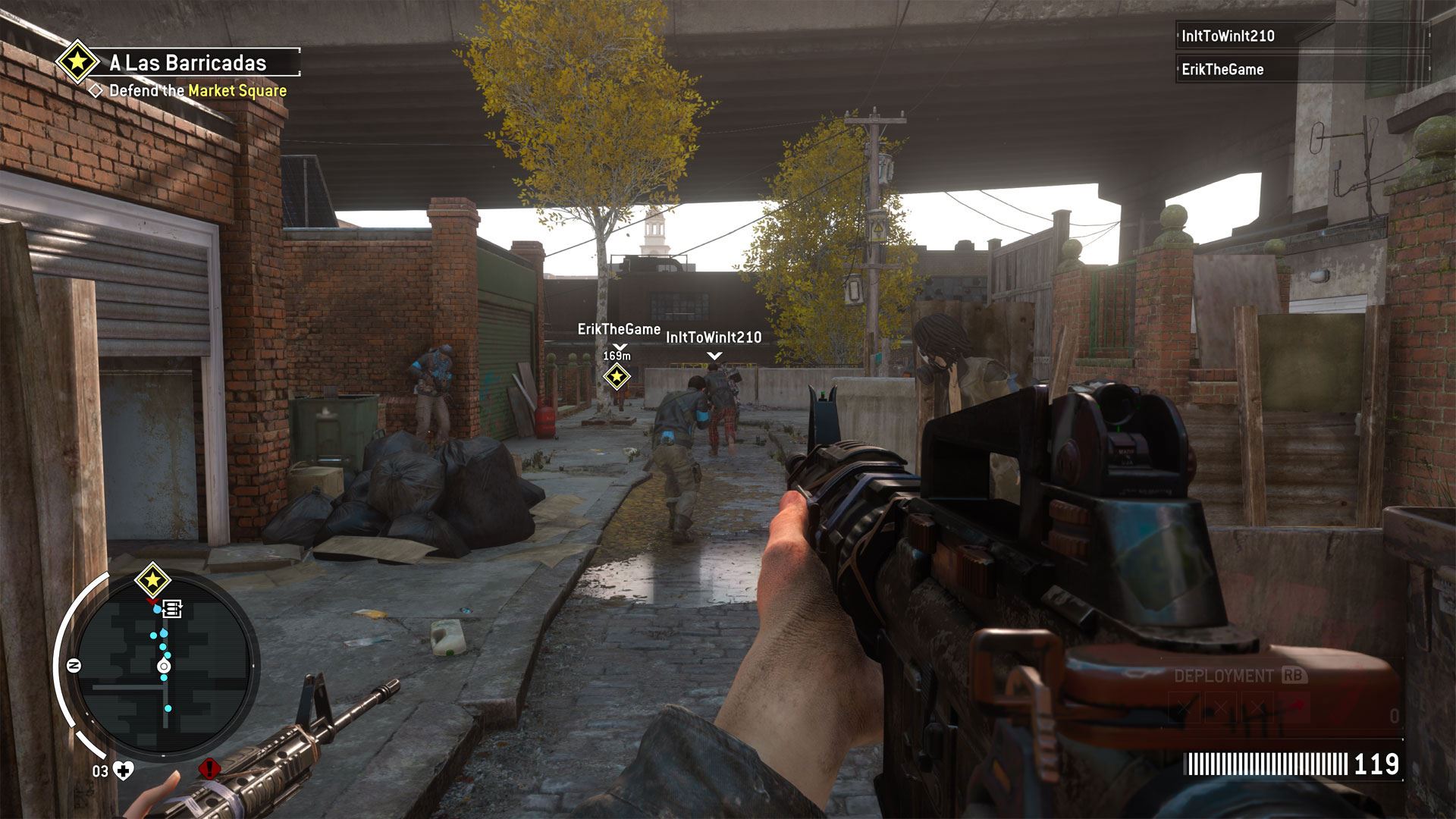Viewport: 1456px width, 819px height.
Task: Choose InItToWinIt210 in the squad list
Action: click(x=1227, y=36)
